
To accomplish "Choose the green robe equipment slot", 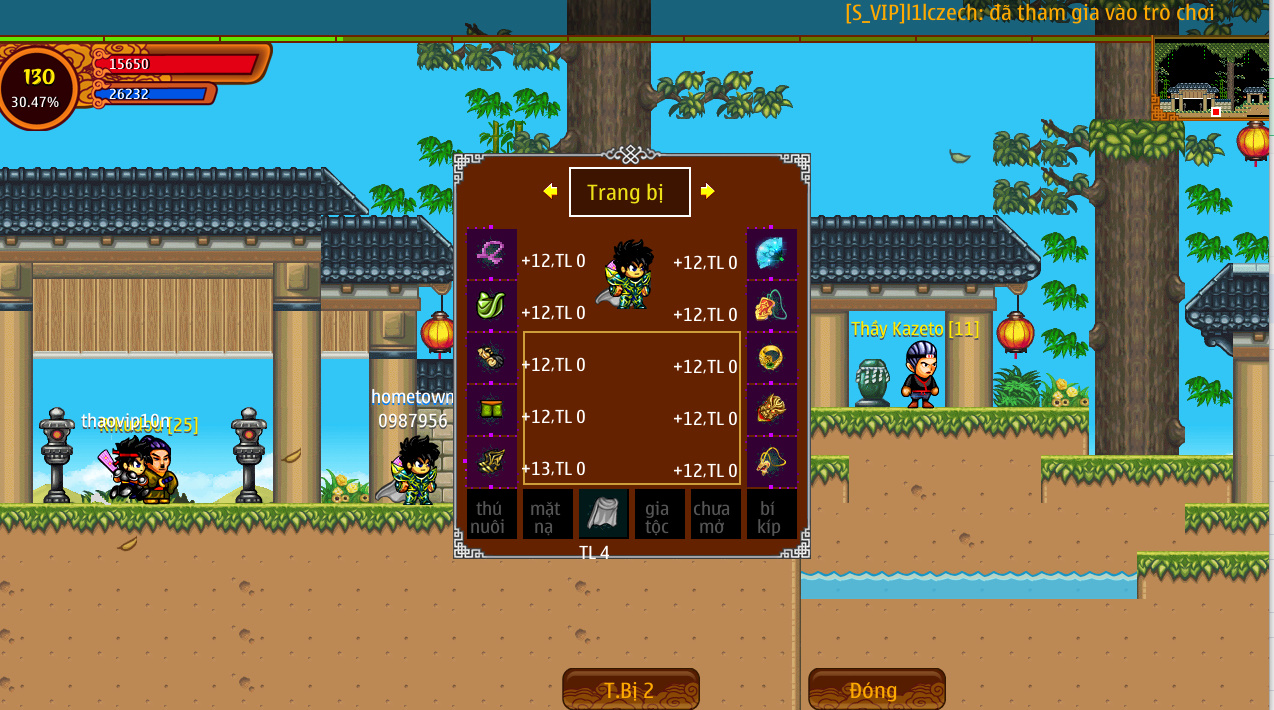I will click(492, 306).
